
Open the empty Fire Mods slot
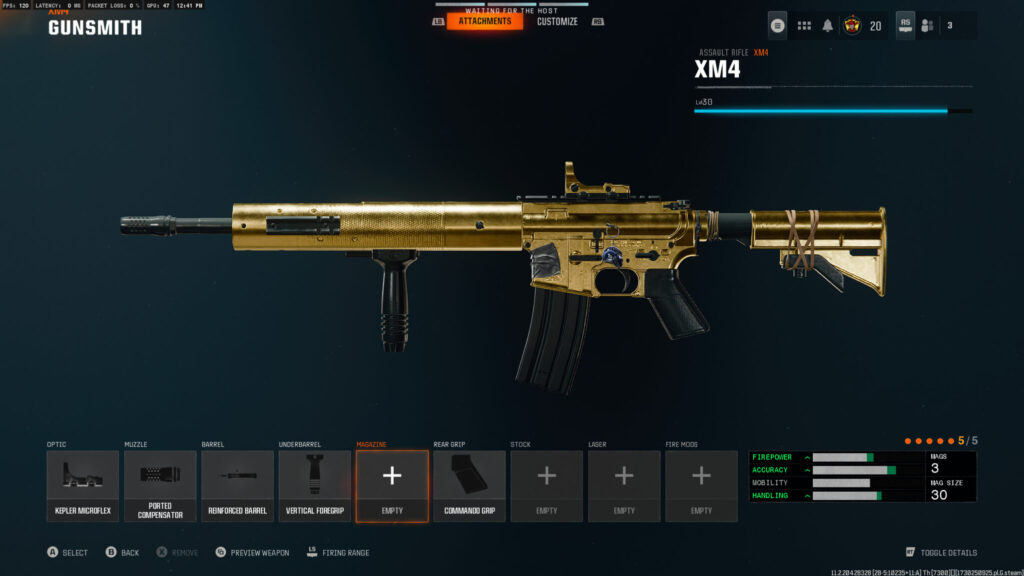701,485
